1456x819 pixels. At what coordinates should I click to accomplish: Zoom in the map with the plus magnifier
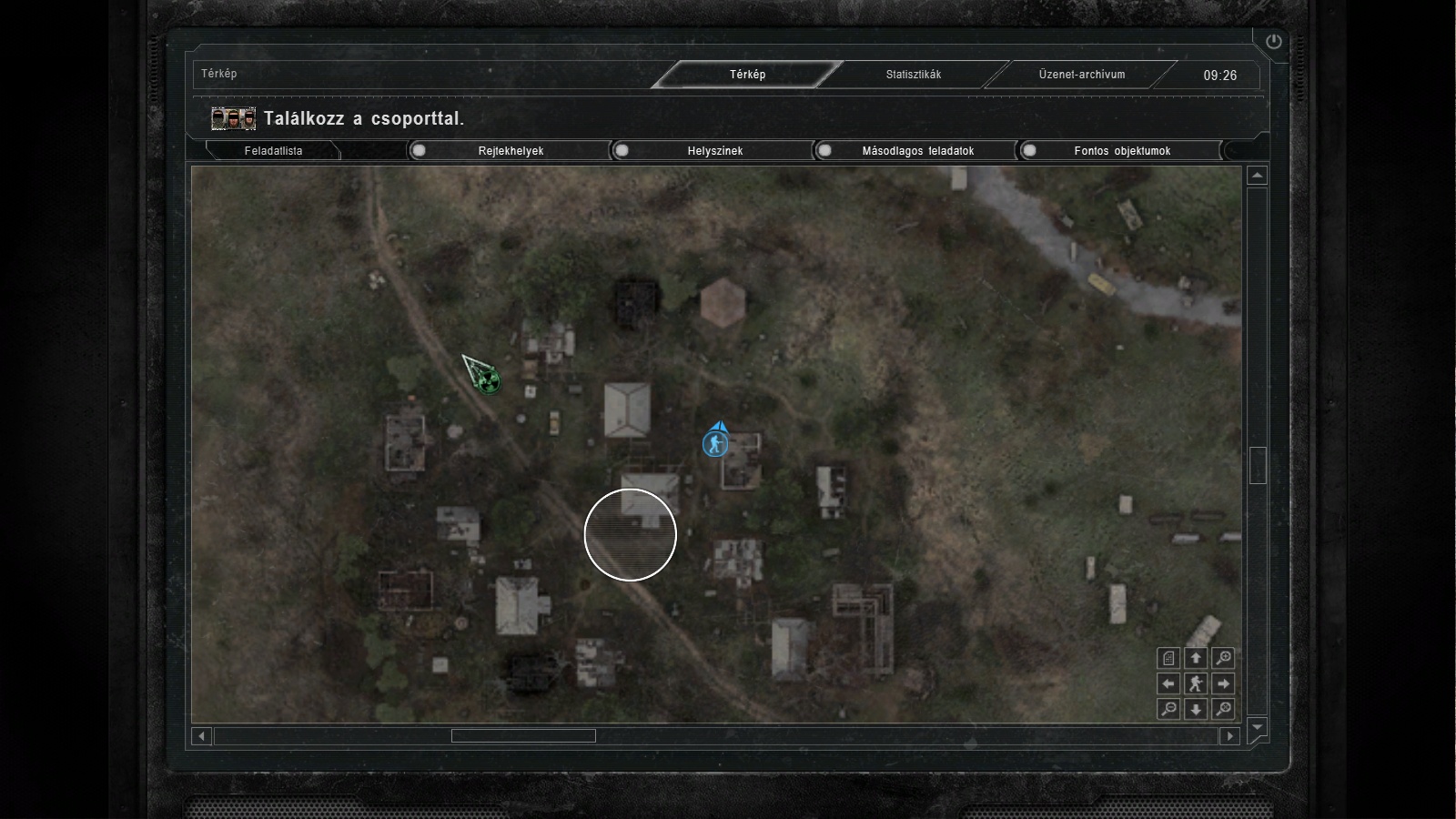[x=1224, y=658]
